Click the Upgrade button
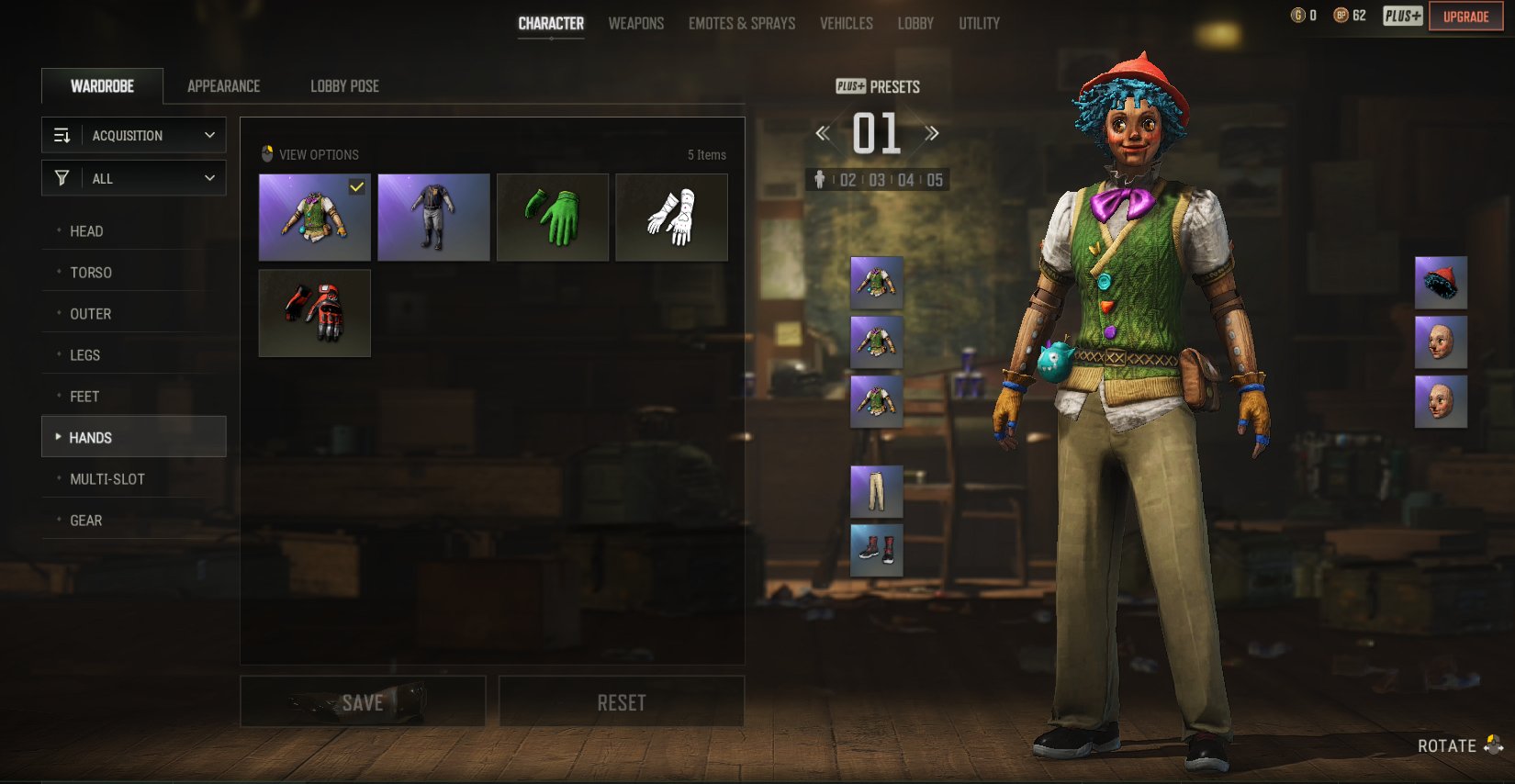 point(1465,17)
